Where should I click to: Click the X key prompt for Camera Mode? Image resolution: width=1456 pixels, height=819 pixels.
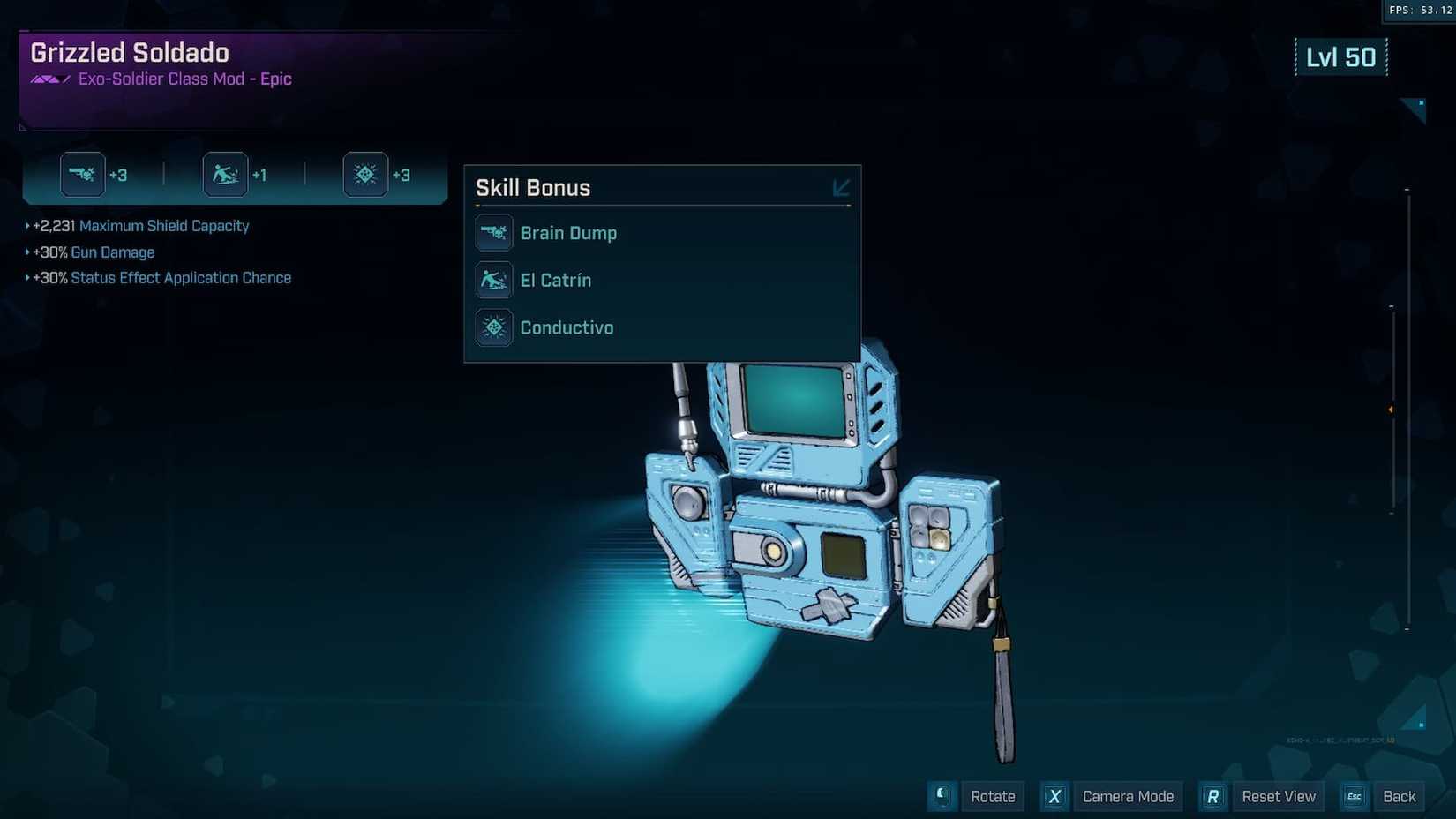(x=1054, y=796)
